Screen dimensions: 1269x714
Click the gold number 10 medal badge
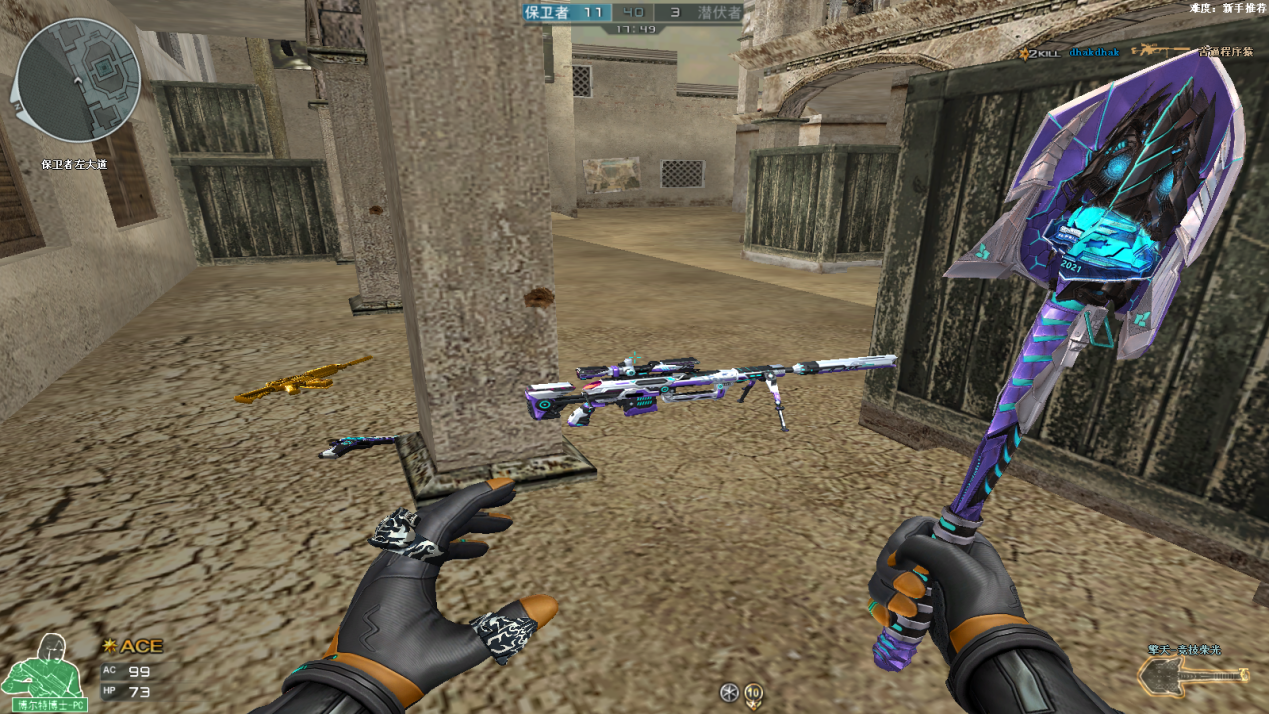click(753, 691)
